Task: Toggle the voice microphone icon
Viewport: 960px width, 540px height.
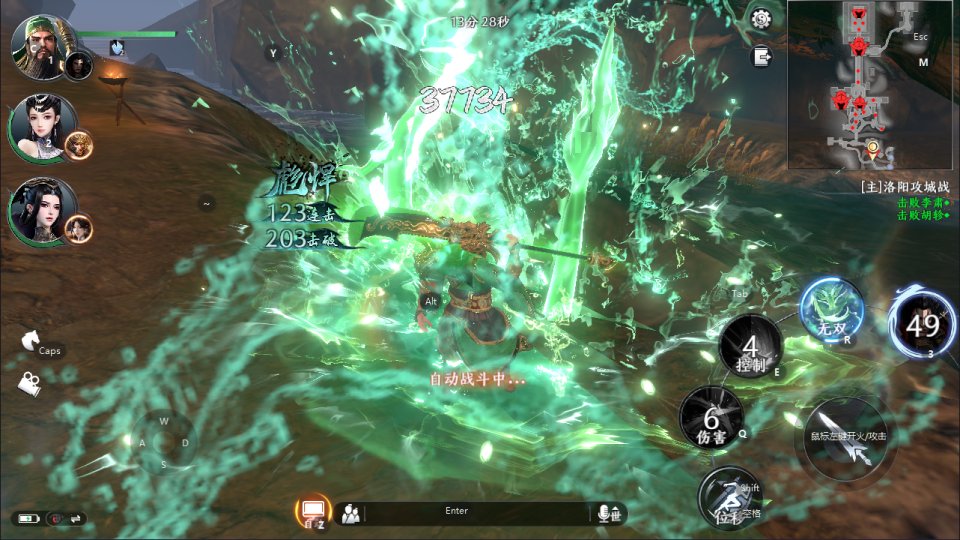Action: [x=605, y=513]
